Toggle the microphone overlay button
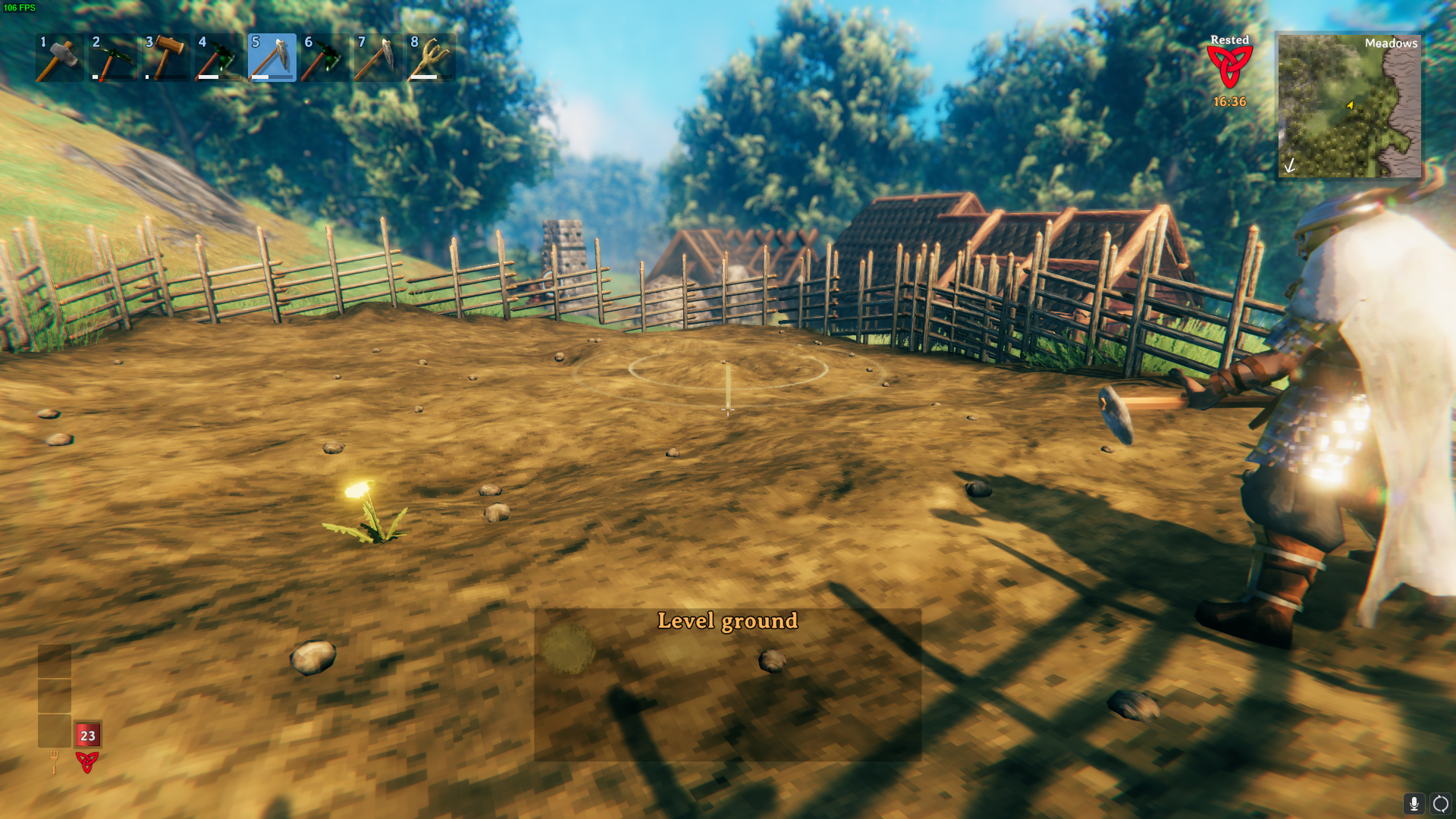 point(1414,804)
